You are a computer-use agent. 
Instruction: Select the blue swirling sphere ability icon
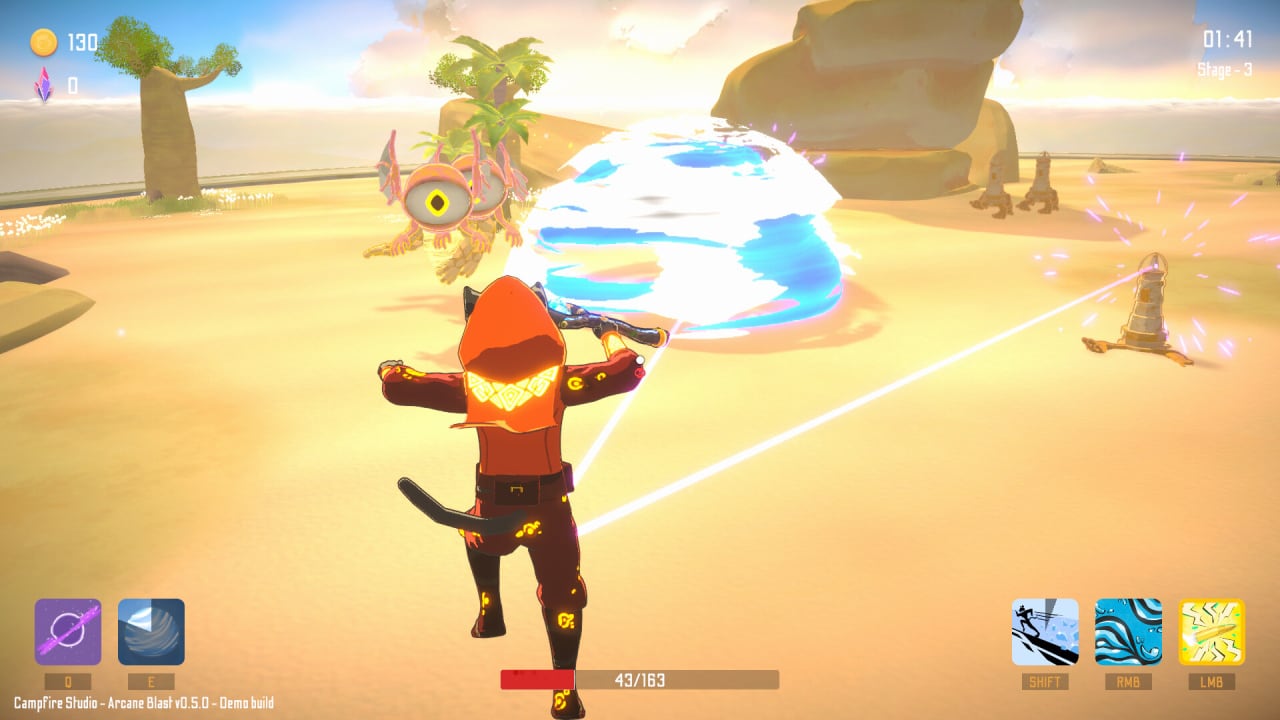[x=151, y=632]
